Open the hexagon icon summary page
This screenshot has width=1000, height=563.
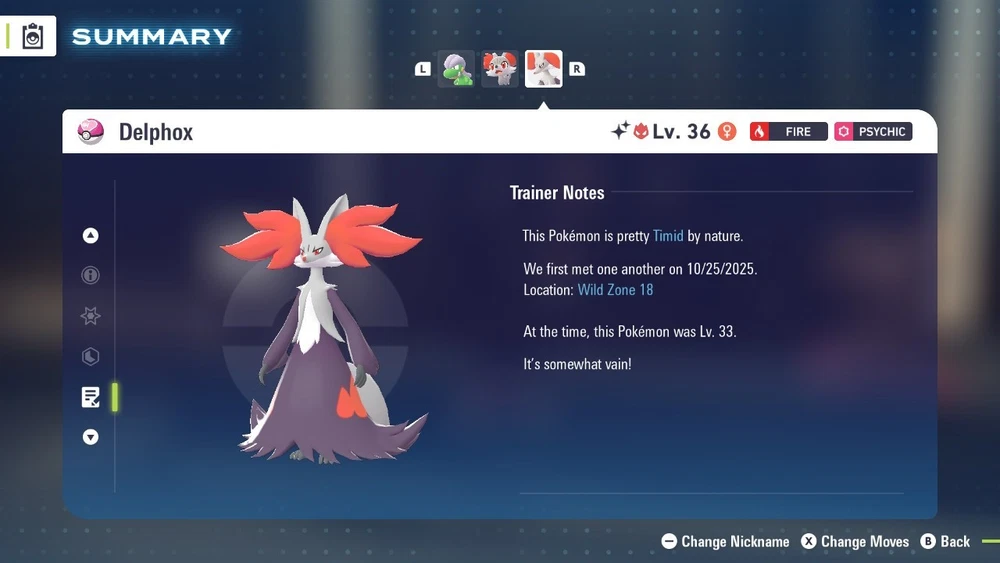click(91, 357)
